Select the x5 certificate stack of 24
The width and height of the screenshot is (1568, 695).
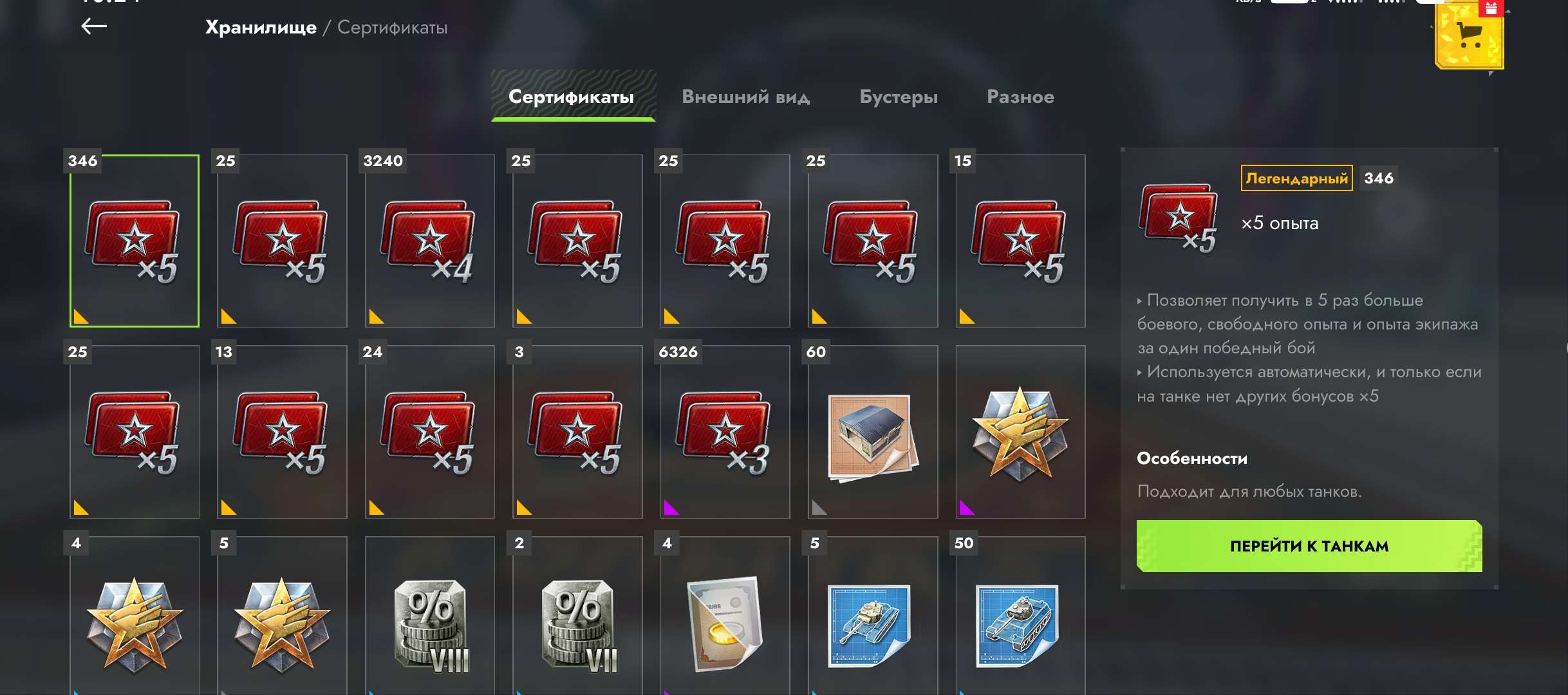pos(429,432)
